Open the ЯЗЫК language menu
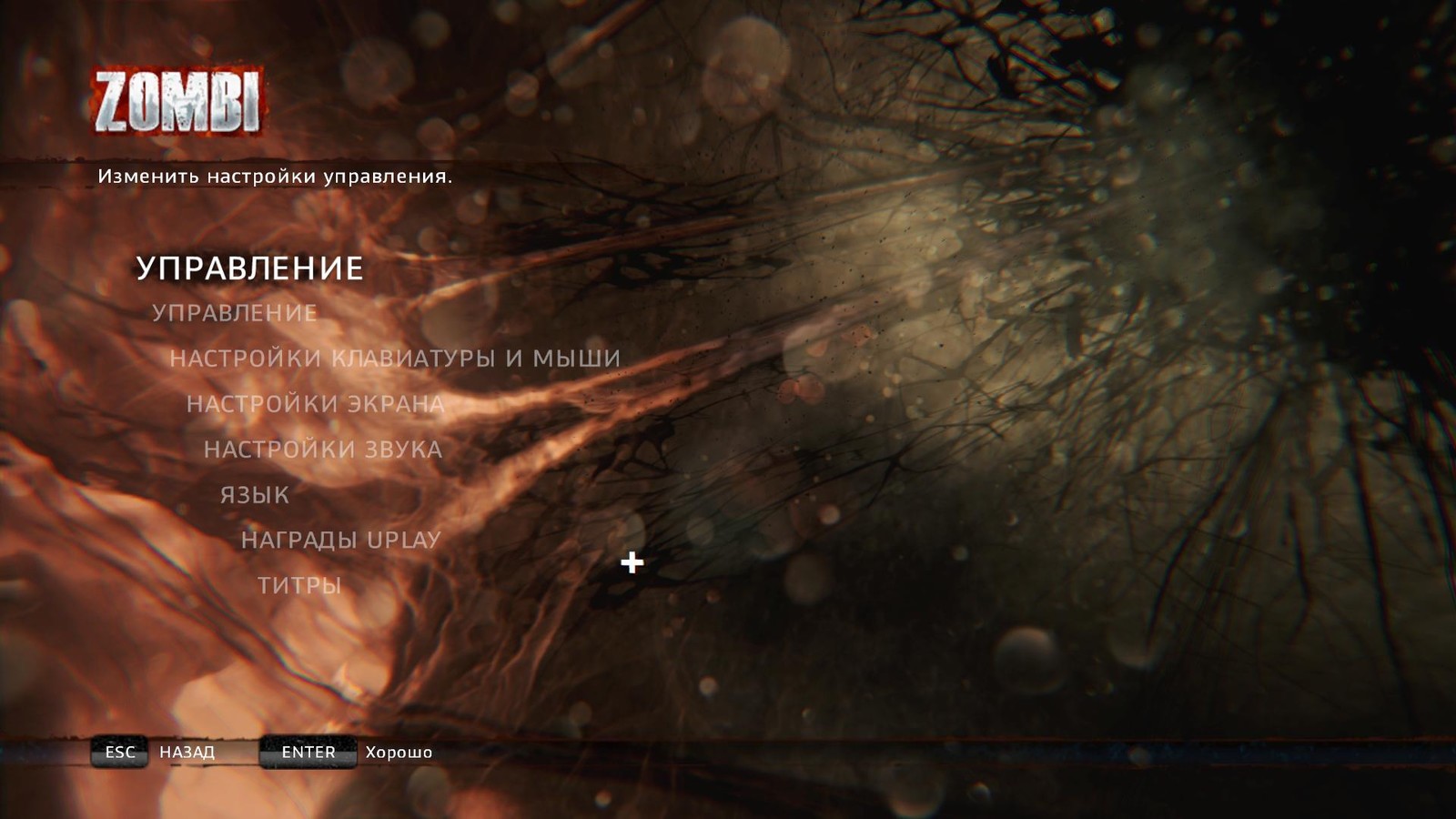This screenshot has width=1456, height=819. 255,495
